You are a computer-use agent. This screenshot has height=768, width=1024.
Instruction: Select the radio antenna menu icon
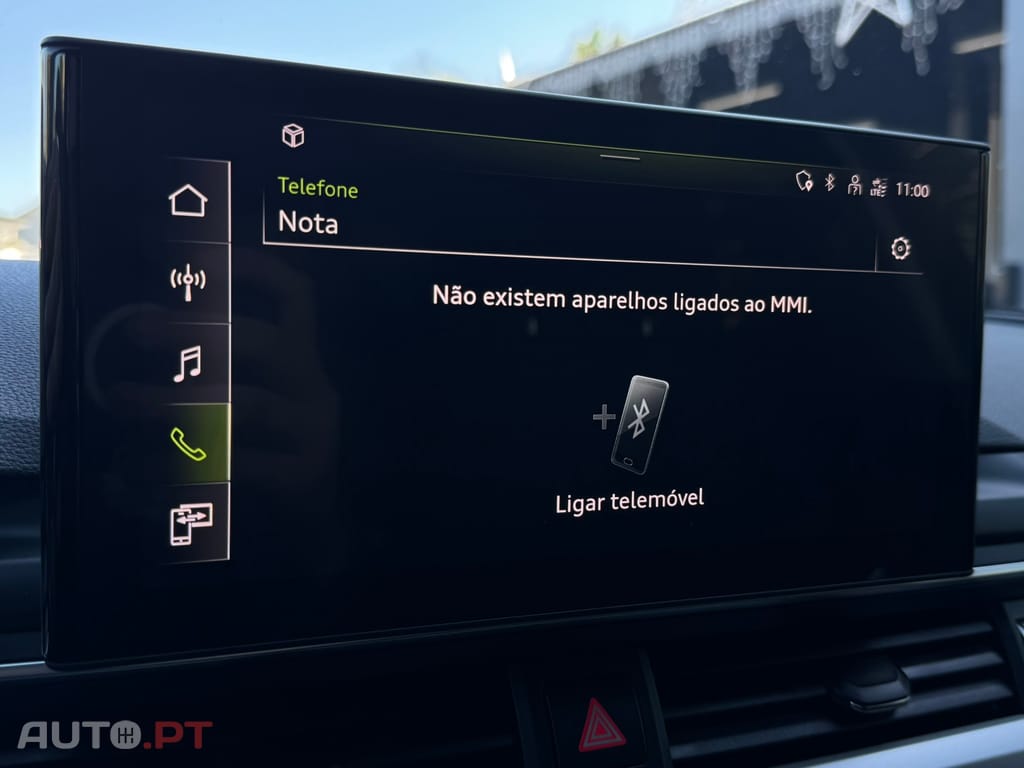click(187, 281)
